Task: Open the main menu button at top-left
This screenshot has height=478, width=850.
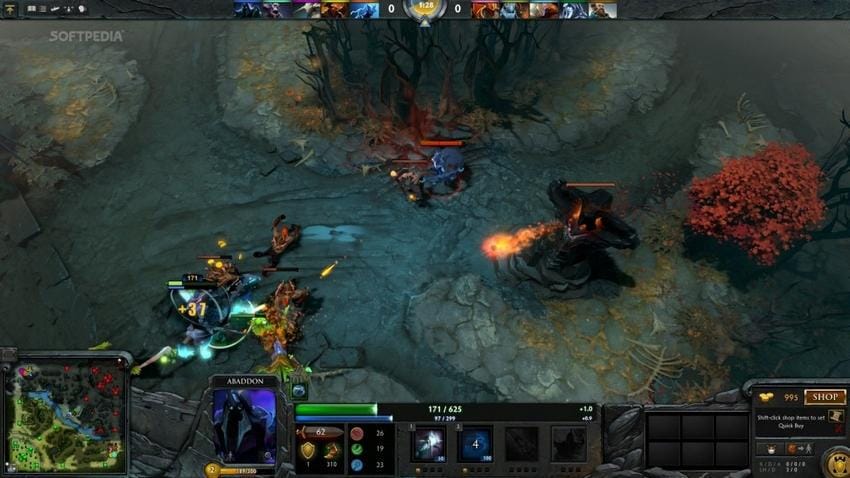Action: click(x=10, y=9)
